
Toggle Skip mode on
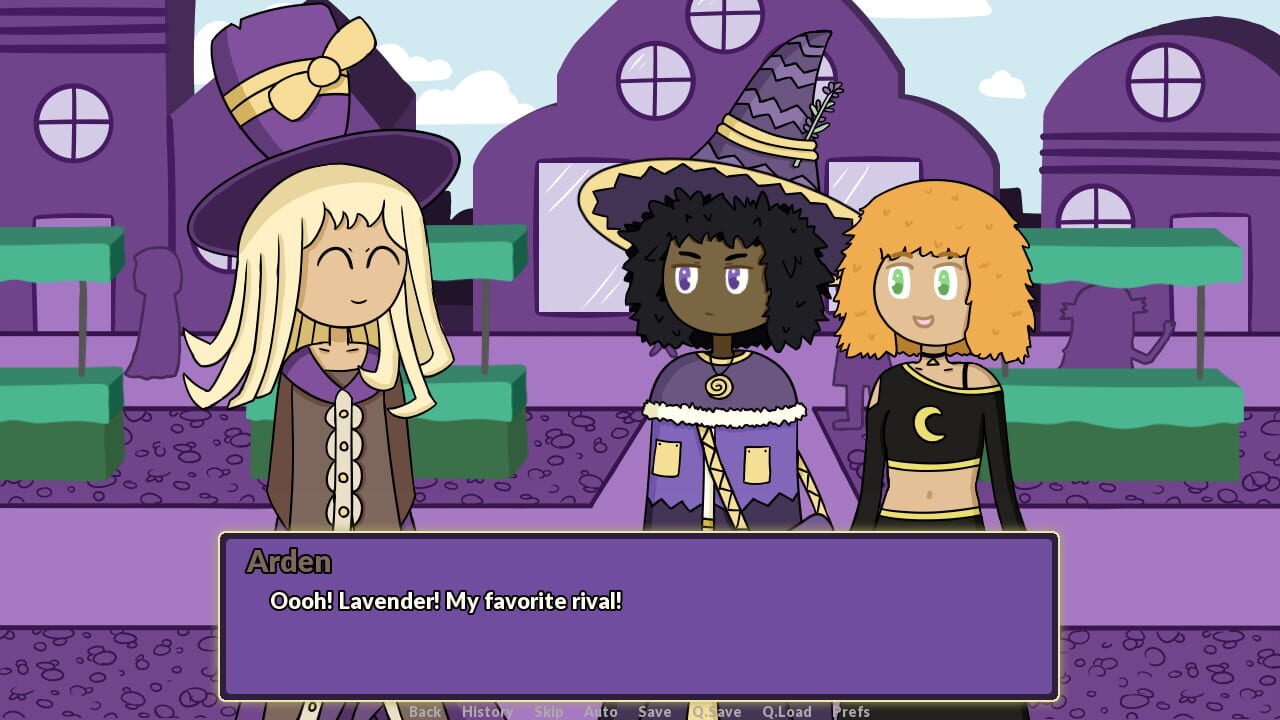(548, 712)
